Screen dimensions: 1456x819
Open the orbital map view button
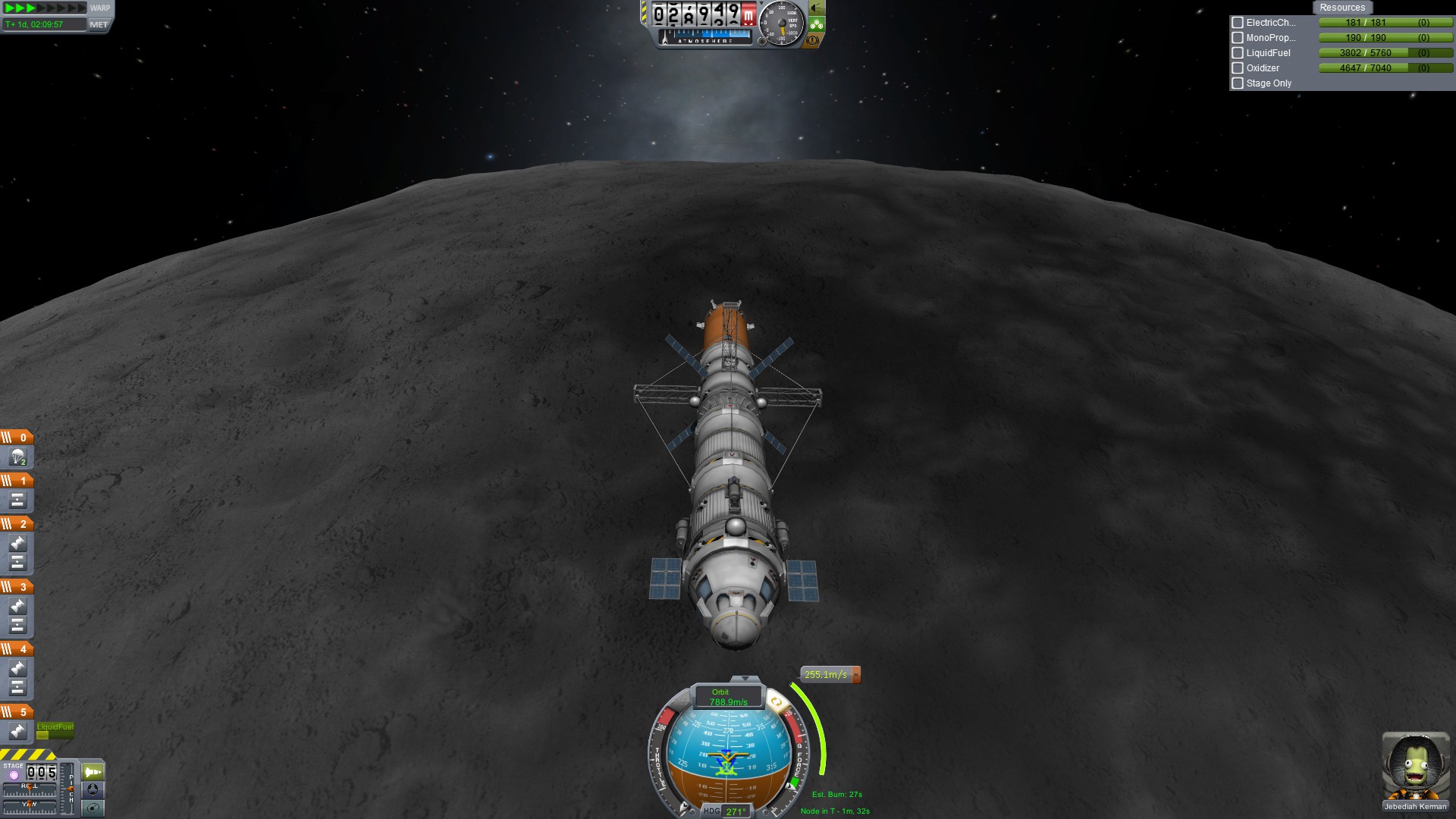pyautogui.click(x=93, y=808)
